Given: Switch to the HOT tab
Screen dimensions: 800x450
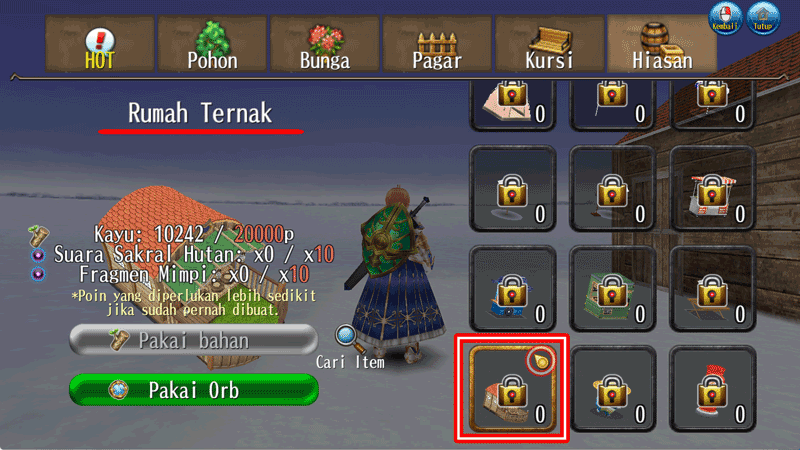Looking at the screenshot, I should [100, 45].
